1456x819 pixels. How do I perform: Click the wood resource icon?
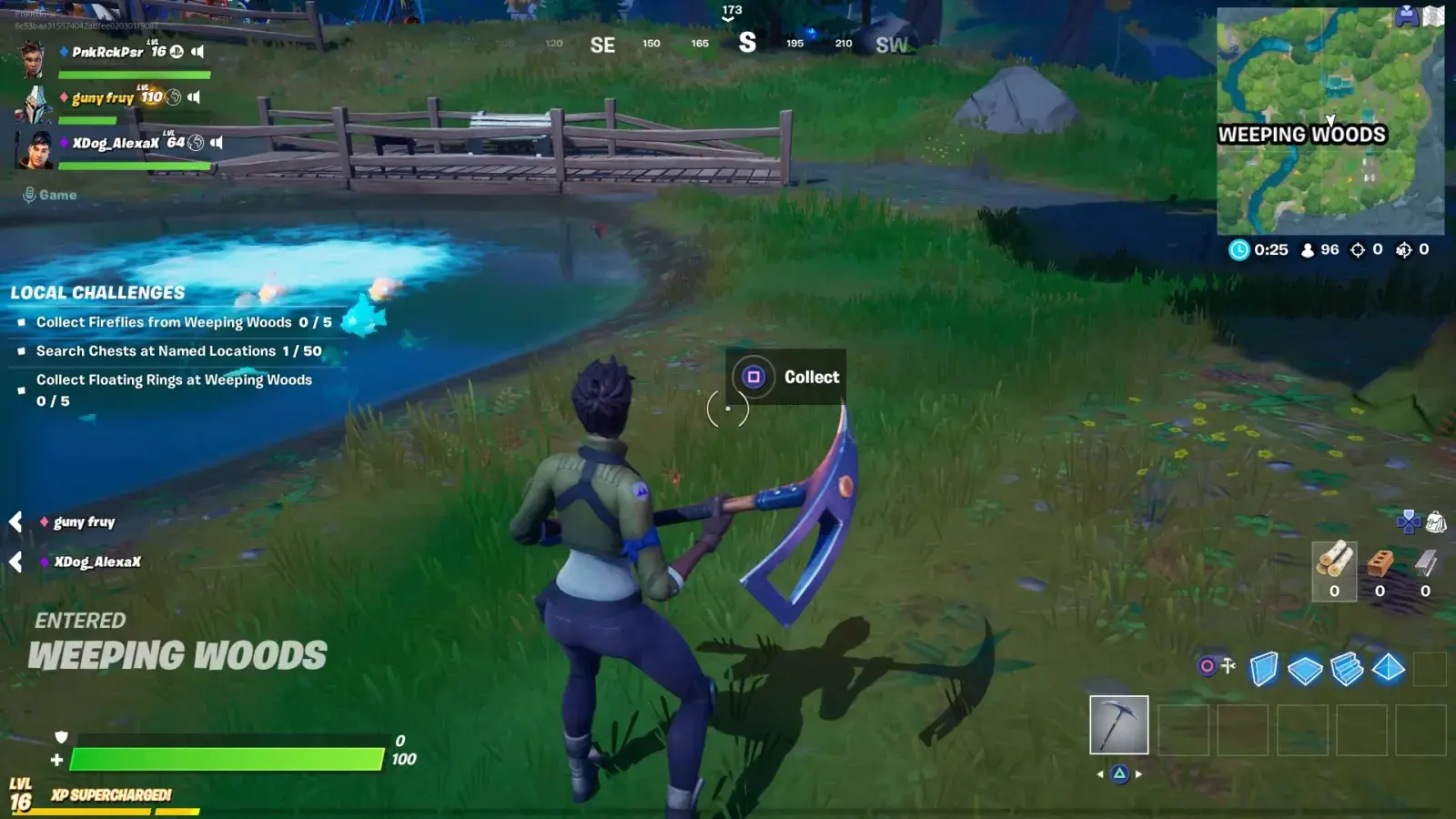(1335, 562)
